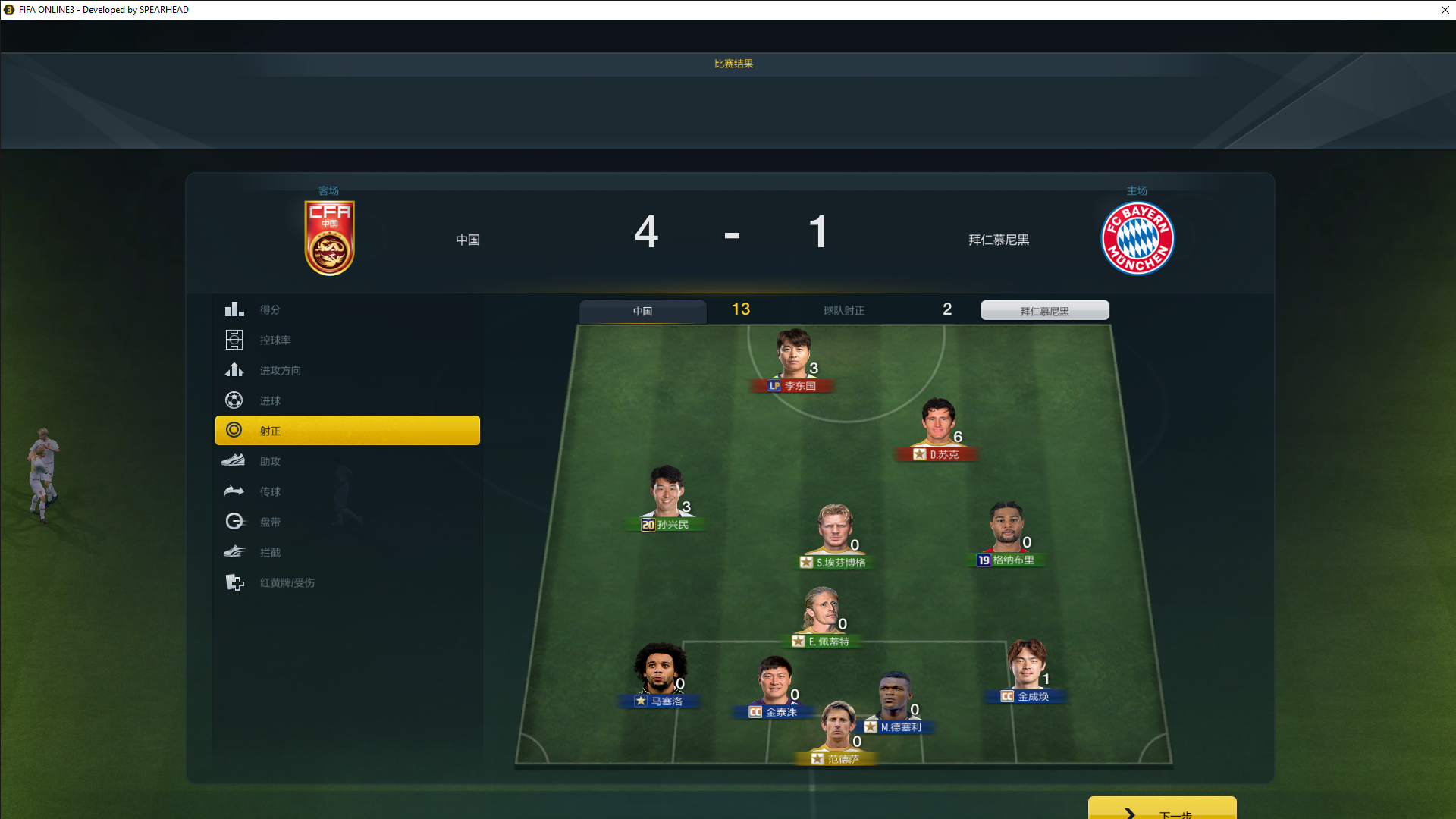Close the FIFA ONLINE3 window
Image resolution: width=1456 pixels, height=819 pixels.
pyautogui.click(x=1445, y=10)
